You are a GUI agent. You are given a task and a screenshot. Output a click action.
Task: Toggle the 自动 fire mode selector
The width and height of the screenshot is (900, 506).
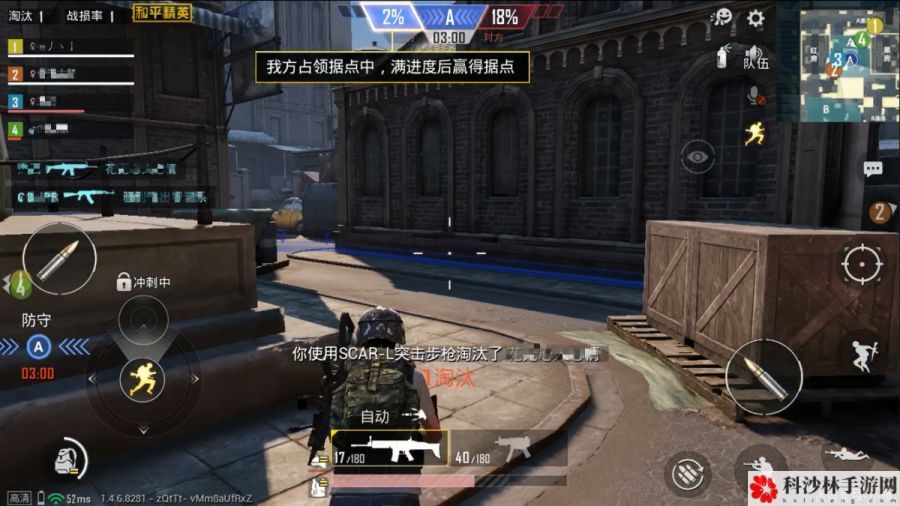pyautogui.click(x=375, y=416)
